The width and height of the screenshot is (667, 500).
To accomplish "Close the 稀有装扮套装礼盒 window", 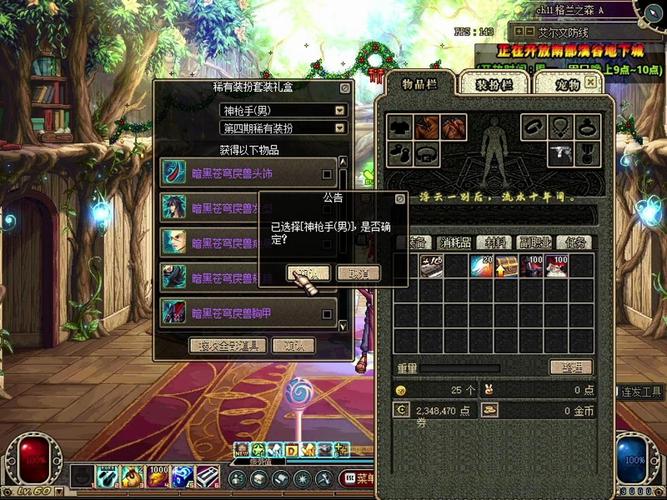I will click(344, 88).
